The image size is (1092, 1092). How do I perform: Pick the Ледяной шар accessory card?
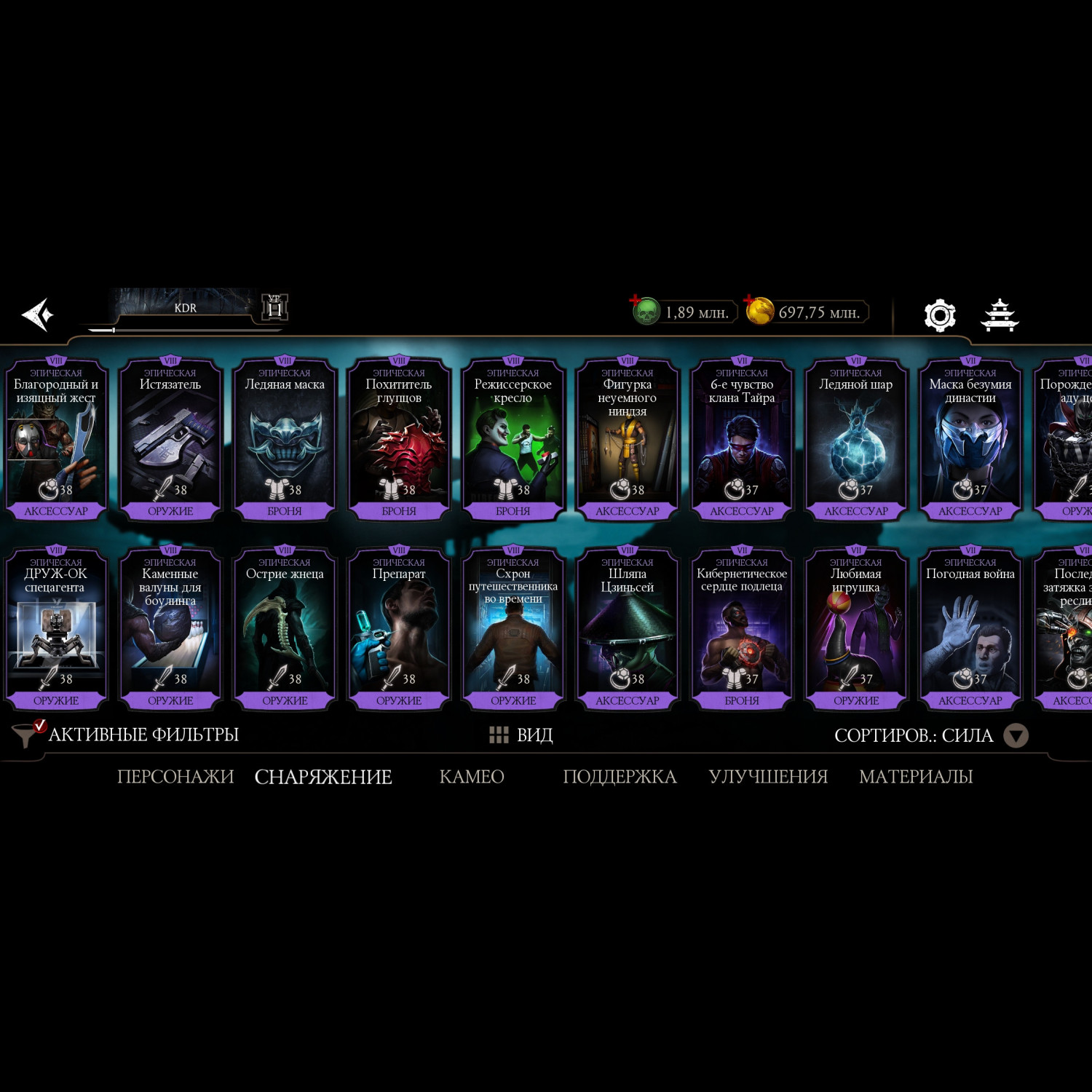856,438
